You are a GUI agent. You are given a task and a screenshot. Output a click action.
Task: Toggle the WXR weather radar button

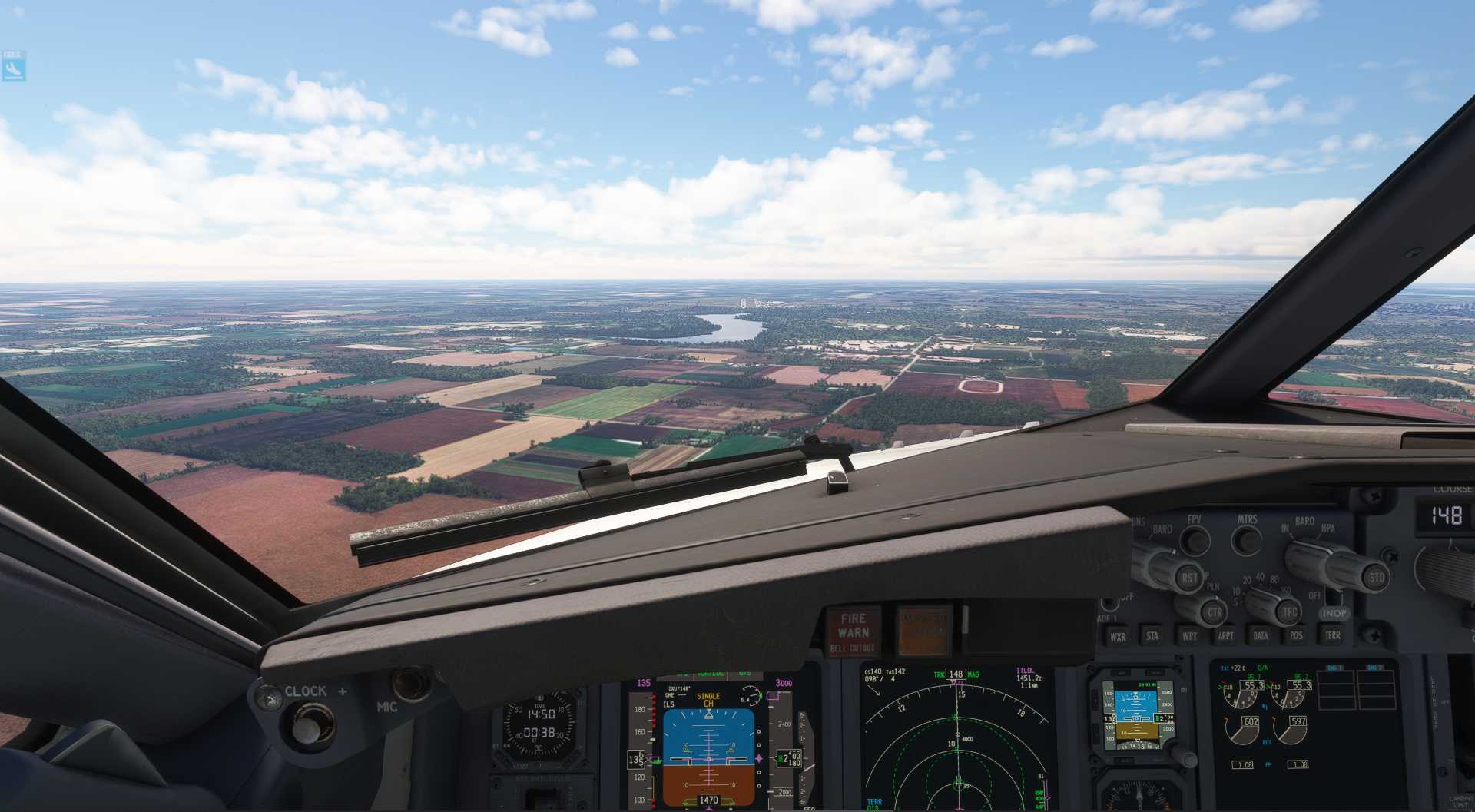point(1118,636)
